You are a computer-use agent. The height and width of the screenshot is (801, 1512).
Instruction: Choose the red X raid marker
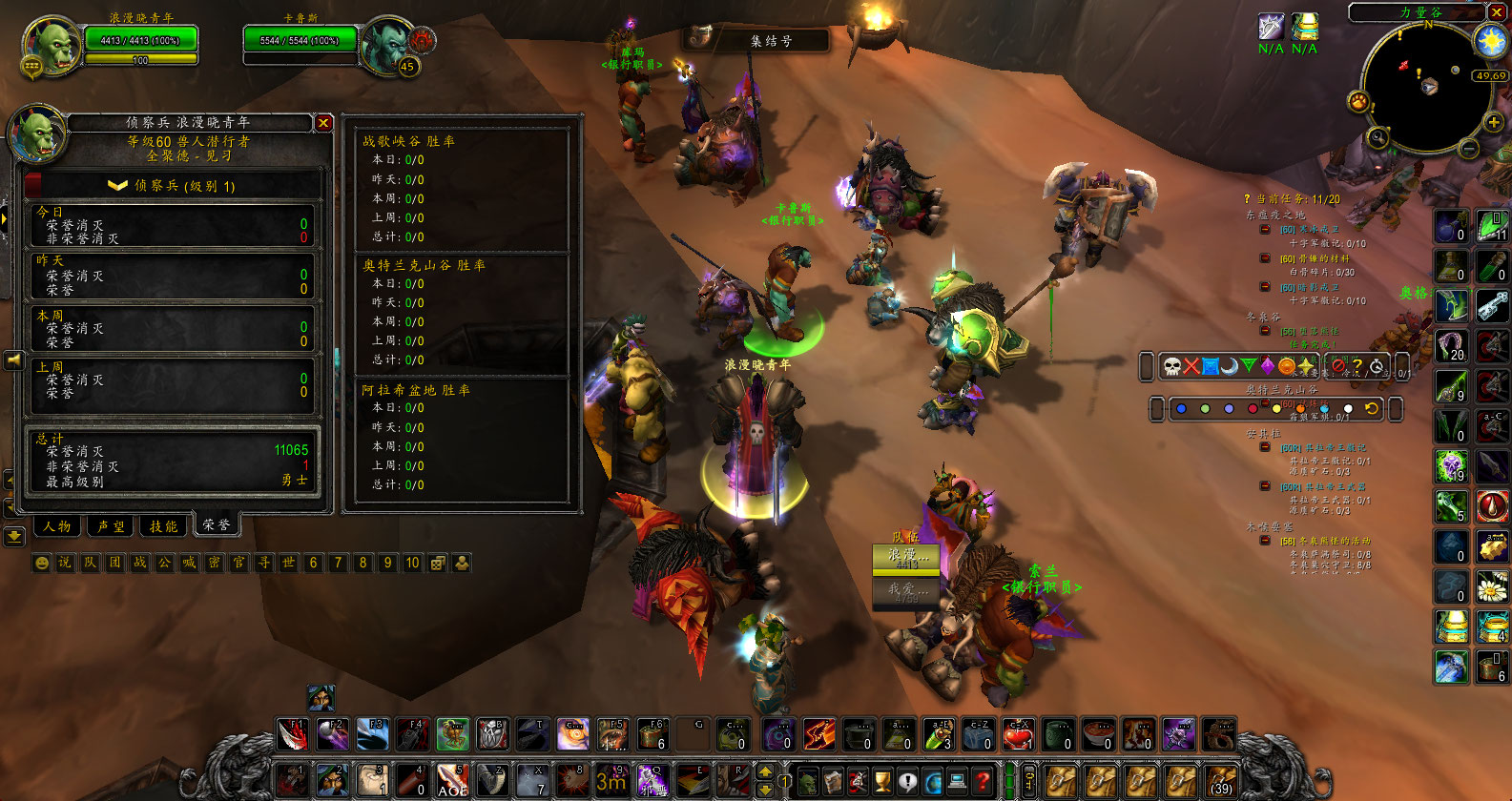(1191, 366)
